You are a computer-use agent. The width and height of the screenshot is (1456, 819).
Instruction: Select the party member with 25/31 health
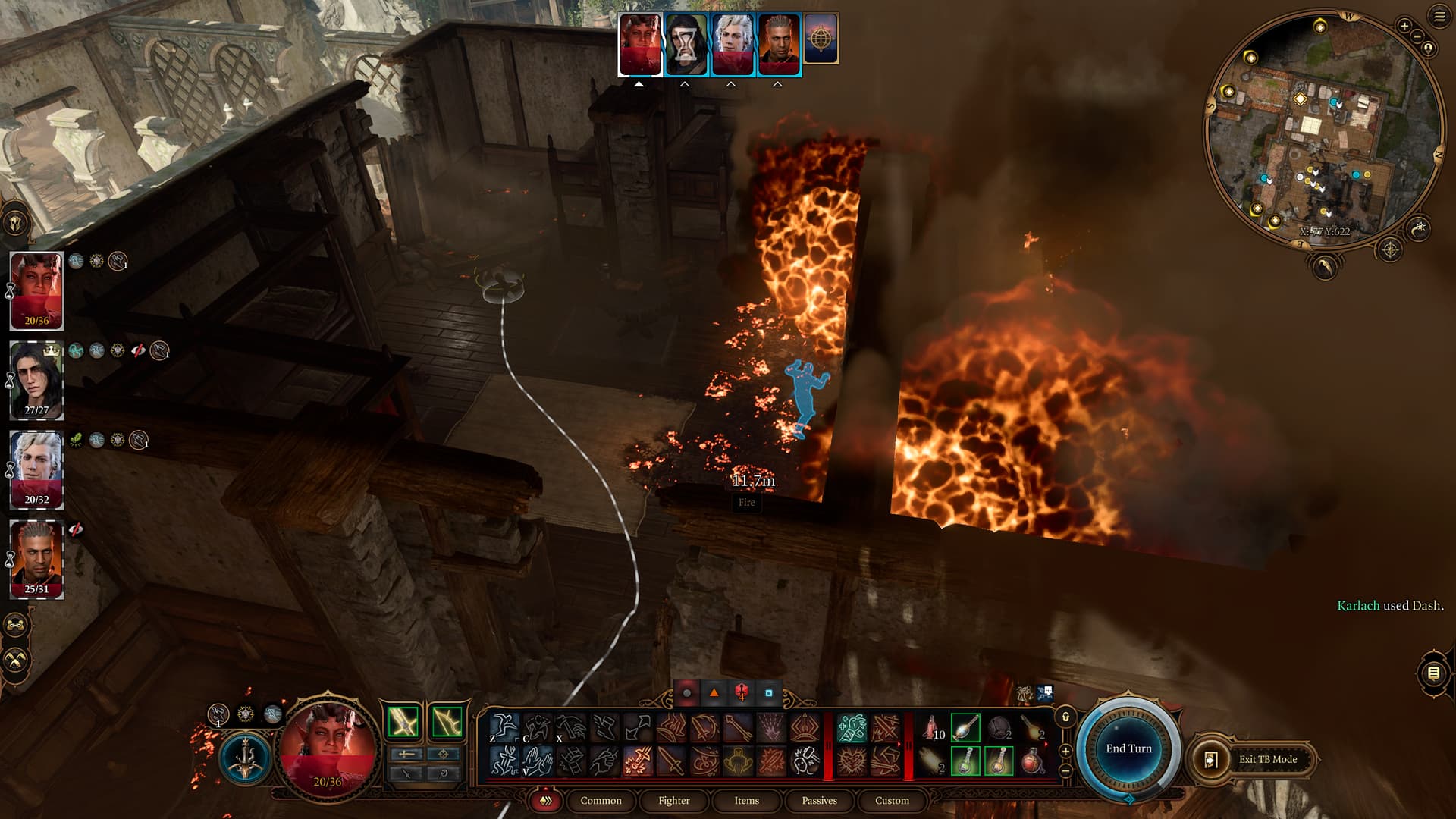tap(36, 559)
